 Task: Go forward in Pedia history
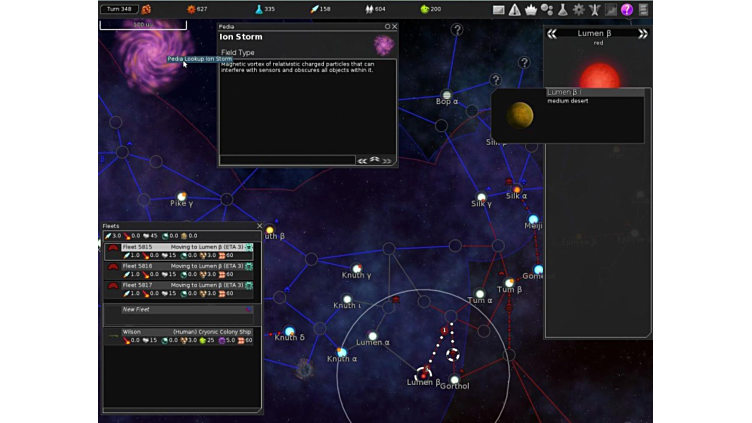386,160
